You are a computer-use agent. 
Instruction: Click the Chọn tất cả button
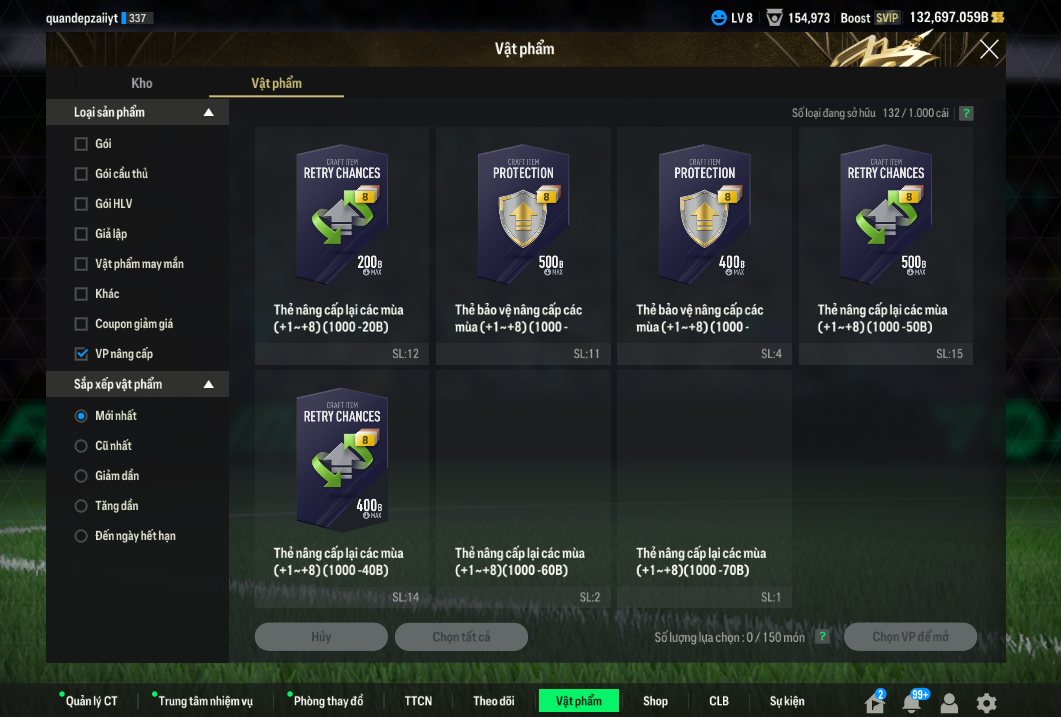(461, 637)
